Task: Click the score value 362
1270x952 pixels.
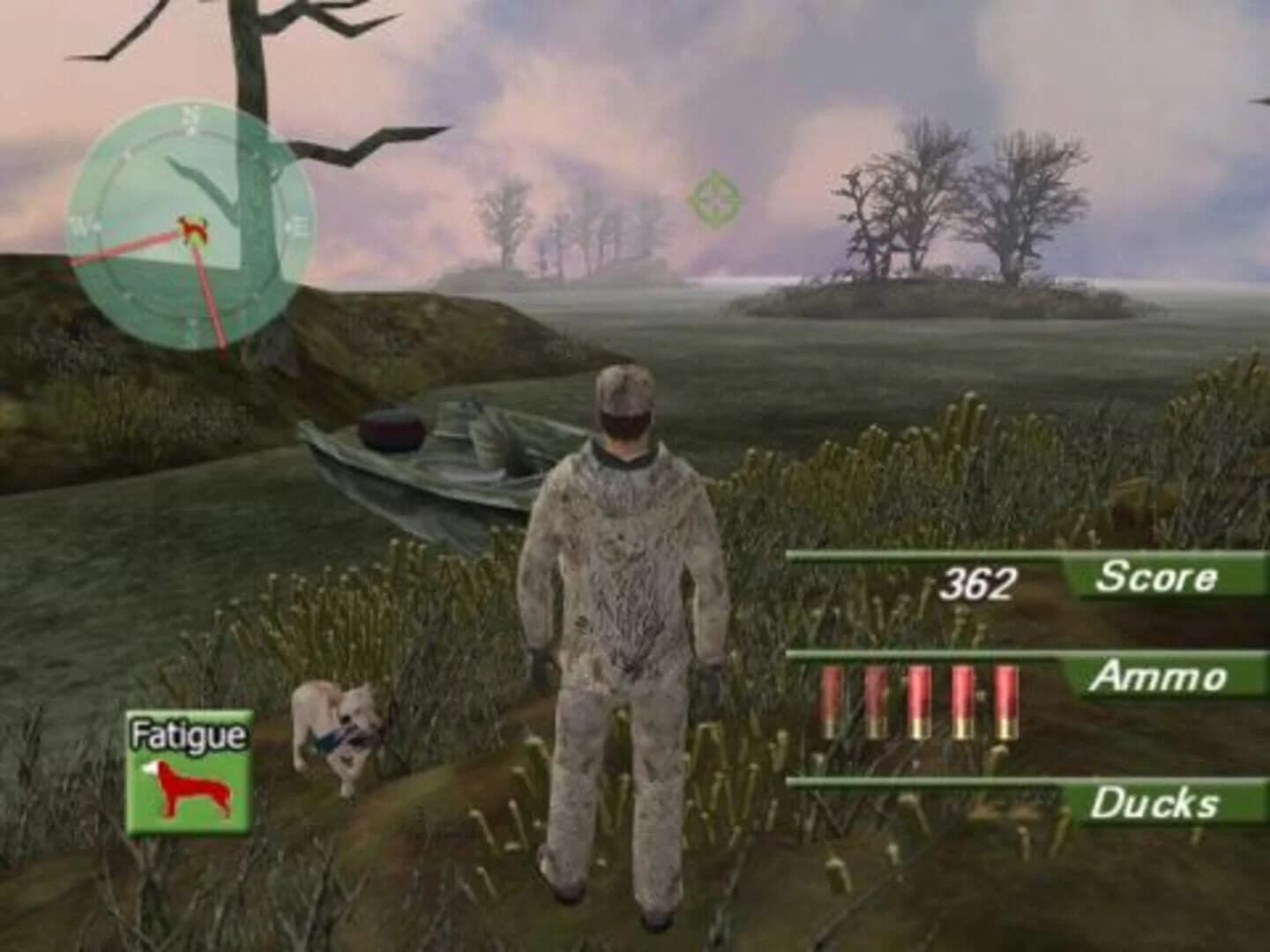Action: (x=977, y=582)
